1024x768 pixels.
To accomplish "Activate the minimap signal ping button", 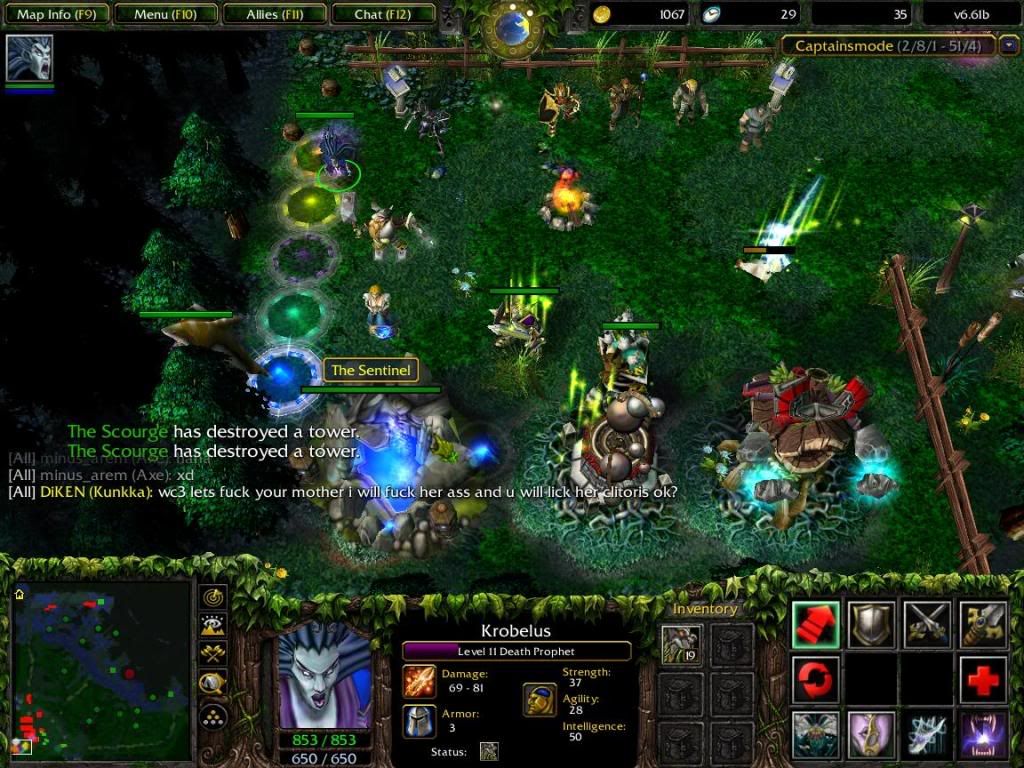I will tap(213, 597).
